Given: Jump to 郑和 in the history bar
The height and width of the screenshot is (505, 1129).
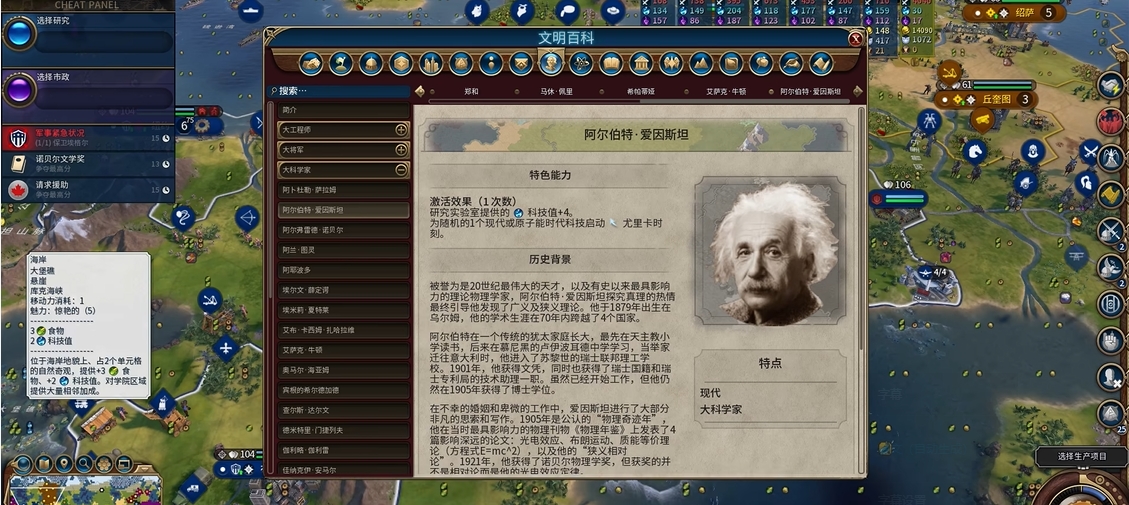Looking at the screenshot, I should [x=472, y=91].
